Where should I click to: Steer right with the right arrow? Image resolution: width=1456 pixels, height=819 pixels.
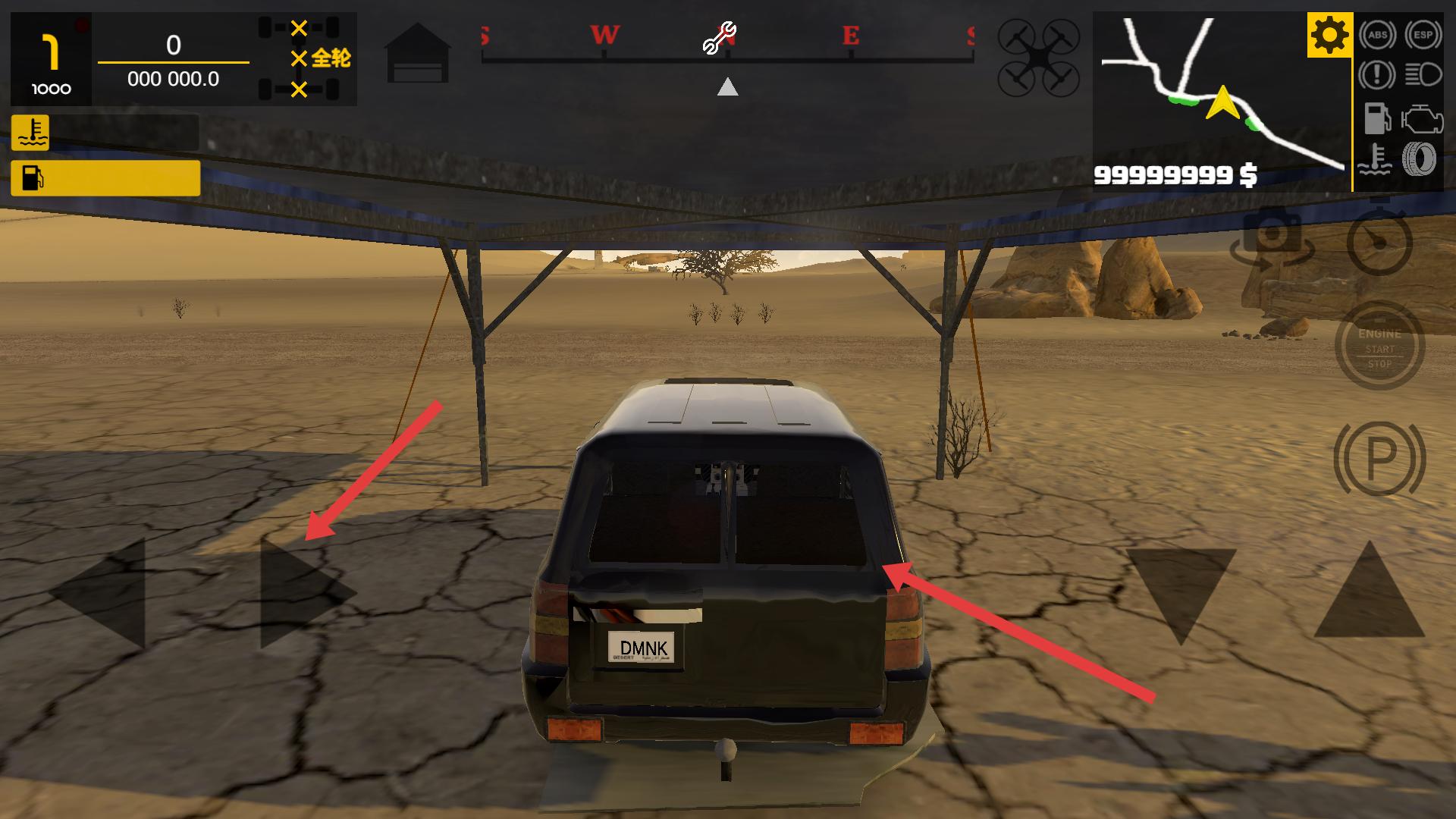pos(303,594)
